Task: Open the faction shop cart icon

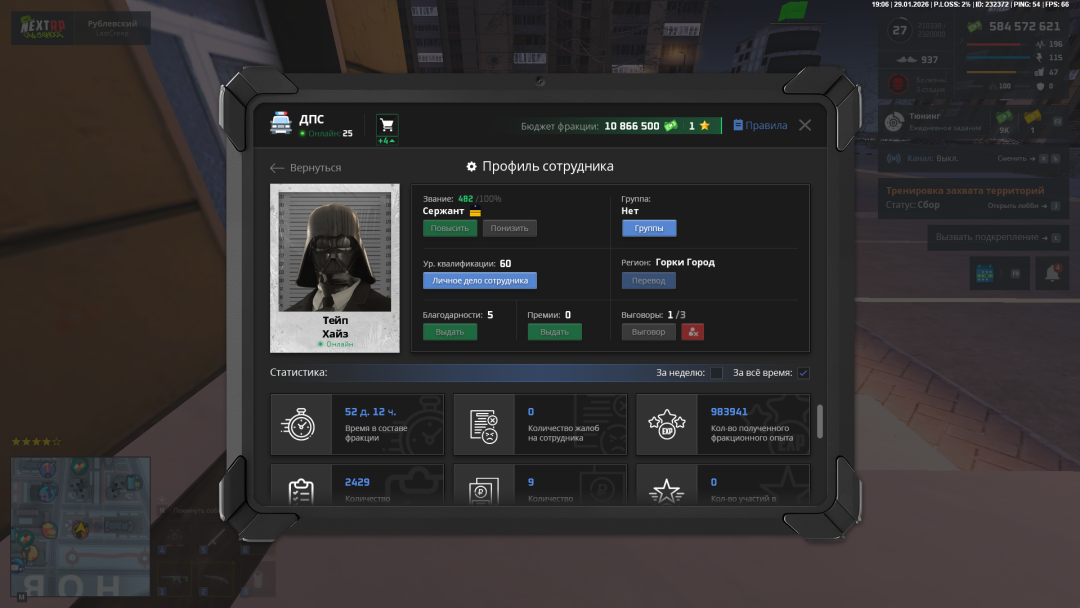Action: click(x=386, y=125)
